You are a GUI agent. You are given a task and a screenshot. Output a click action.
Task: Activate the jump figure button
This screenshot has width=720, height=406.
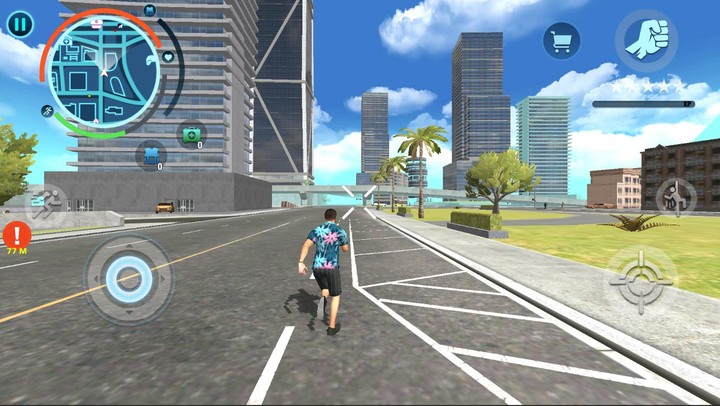(677, 197)
